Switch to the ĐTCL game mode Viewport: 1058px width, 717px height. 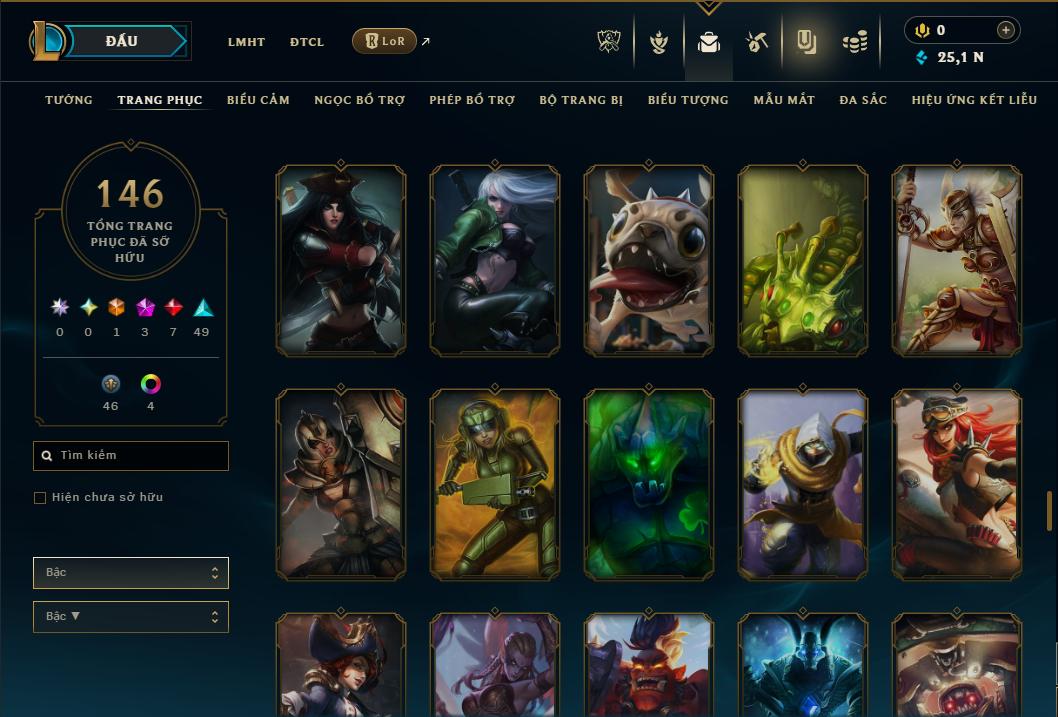(307, 42)
